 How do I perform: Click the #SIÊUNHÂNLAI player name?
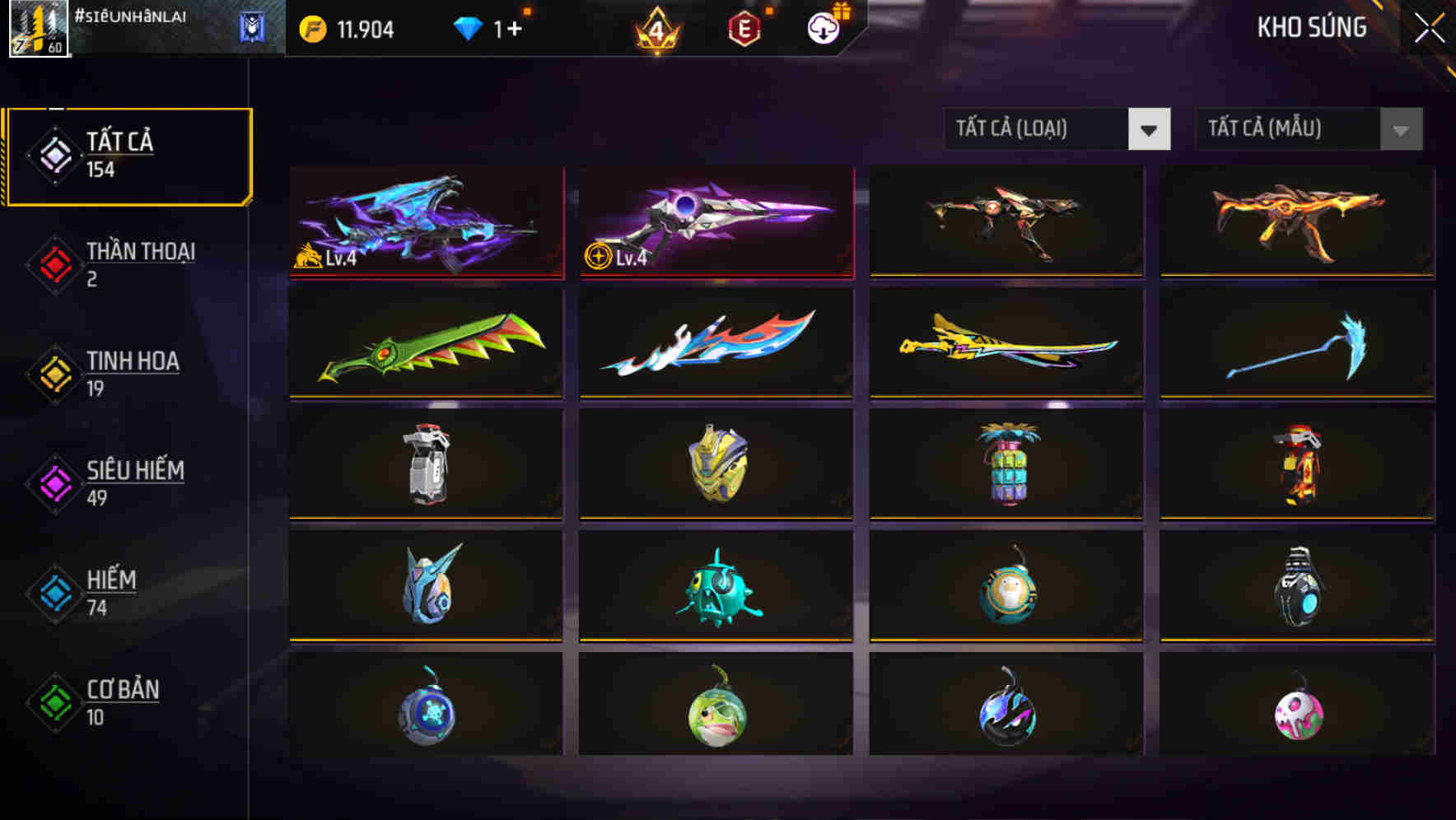click(132, 15)
